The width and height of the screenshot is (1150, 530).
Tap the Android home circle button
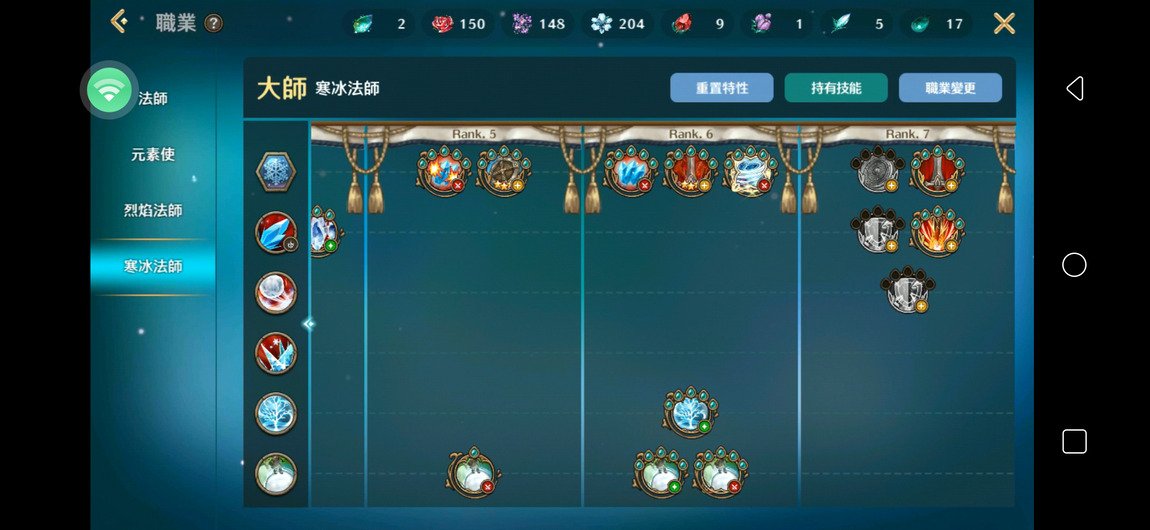coord(1074,265)
